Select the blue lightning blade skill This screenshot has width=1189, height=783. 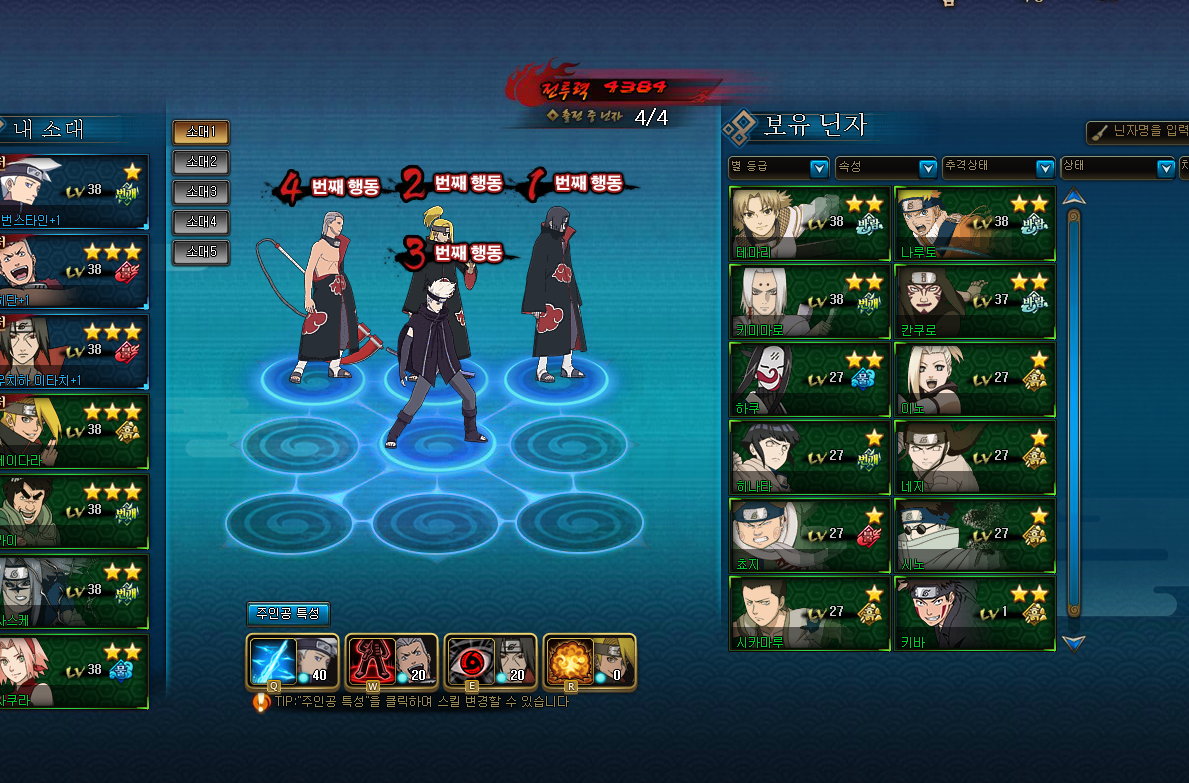coord(272,661)
